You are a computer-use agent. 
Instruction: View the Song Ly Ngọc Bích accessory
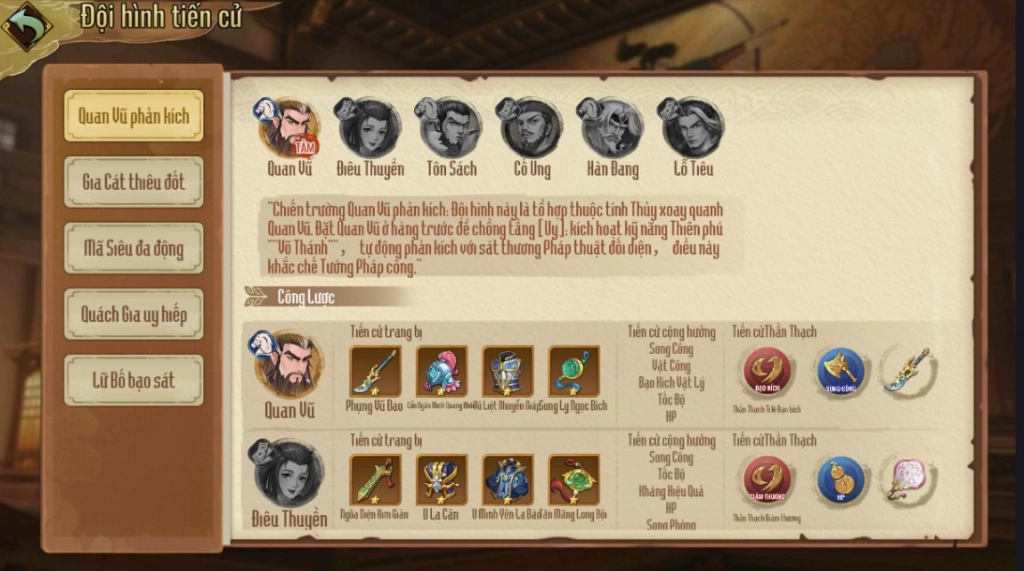click(574, 371)
